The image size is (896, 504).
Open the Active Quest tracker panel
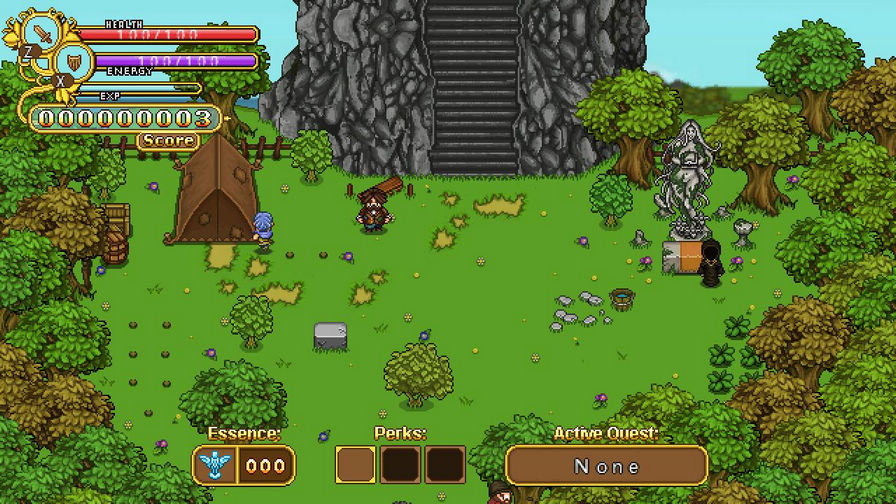(606, 466)
